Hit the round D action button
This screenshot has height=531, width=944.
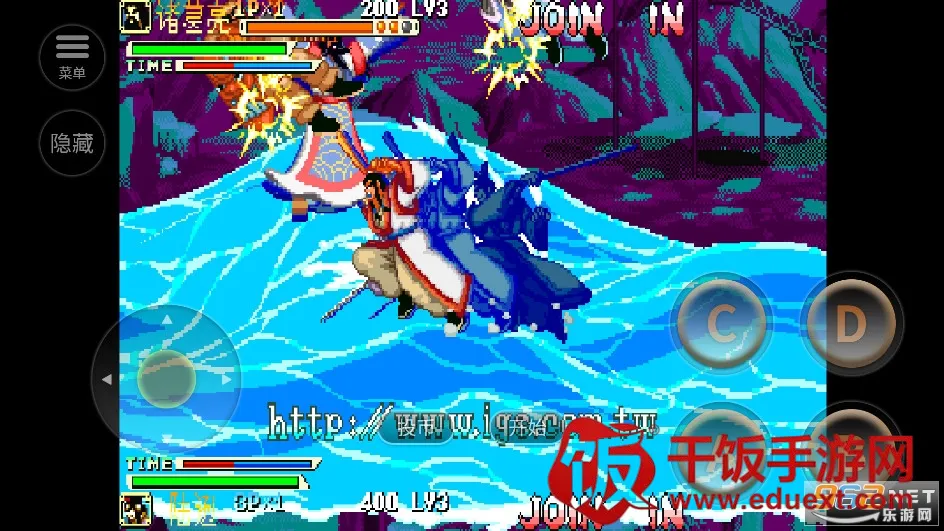850,322
